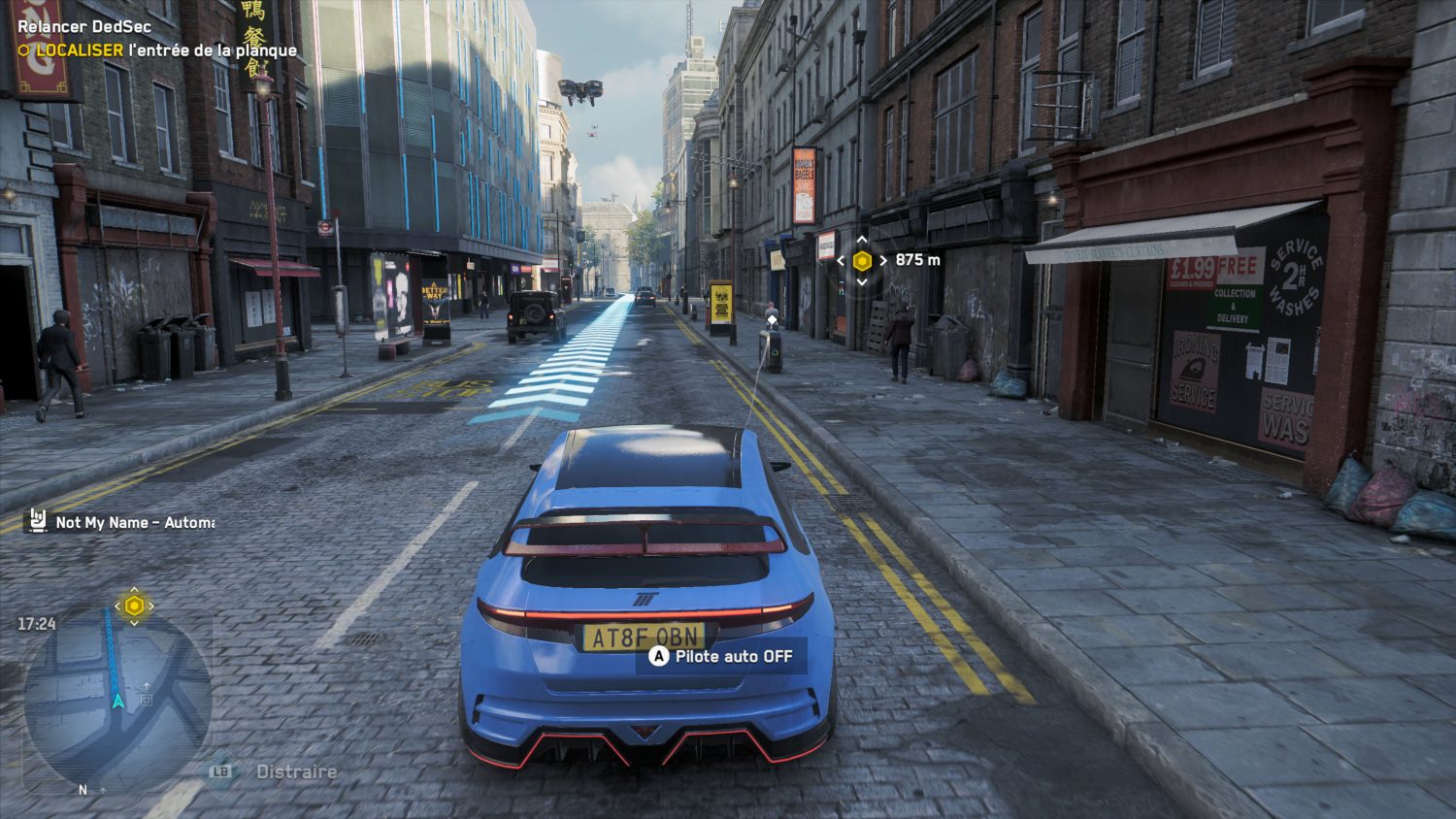Click the Not My Name radio track label
Image resolution: width=1456 pixels, height=819 pixels.
click(134, 522)
